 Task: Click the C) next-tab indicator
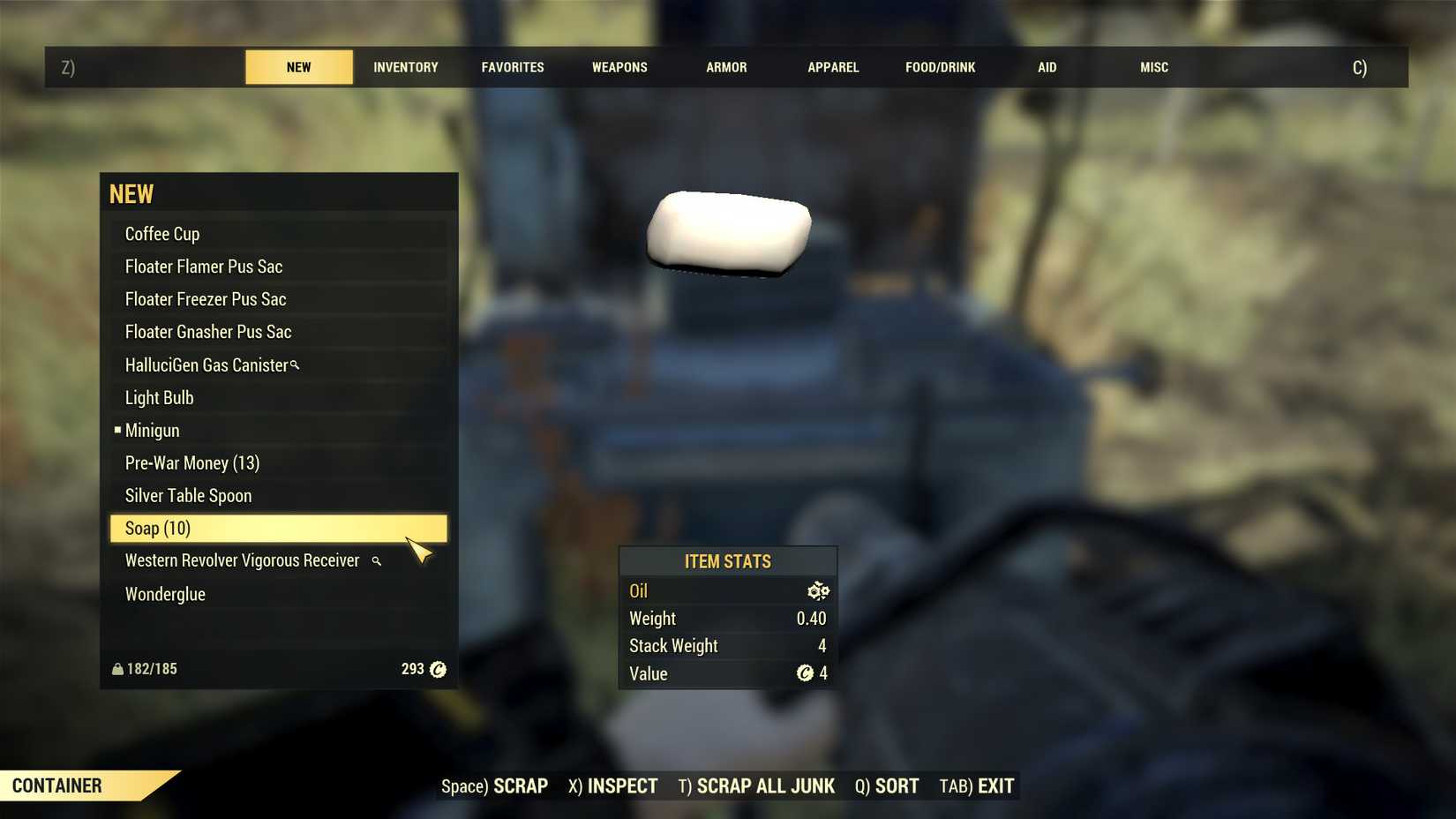pos(1360,66)
